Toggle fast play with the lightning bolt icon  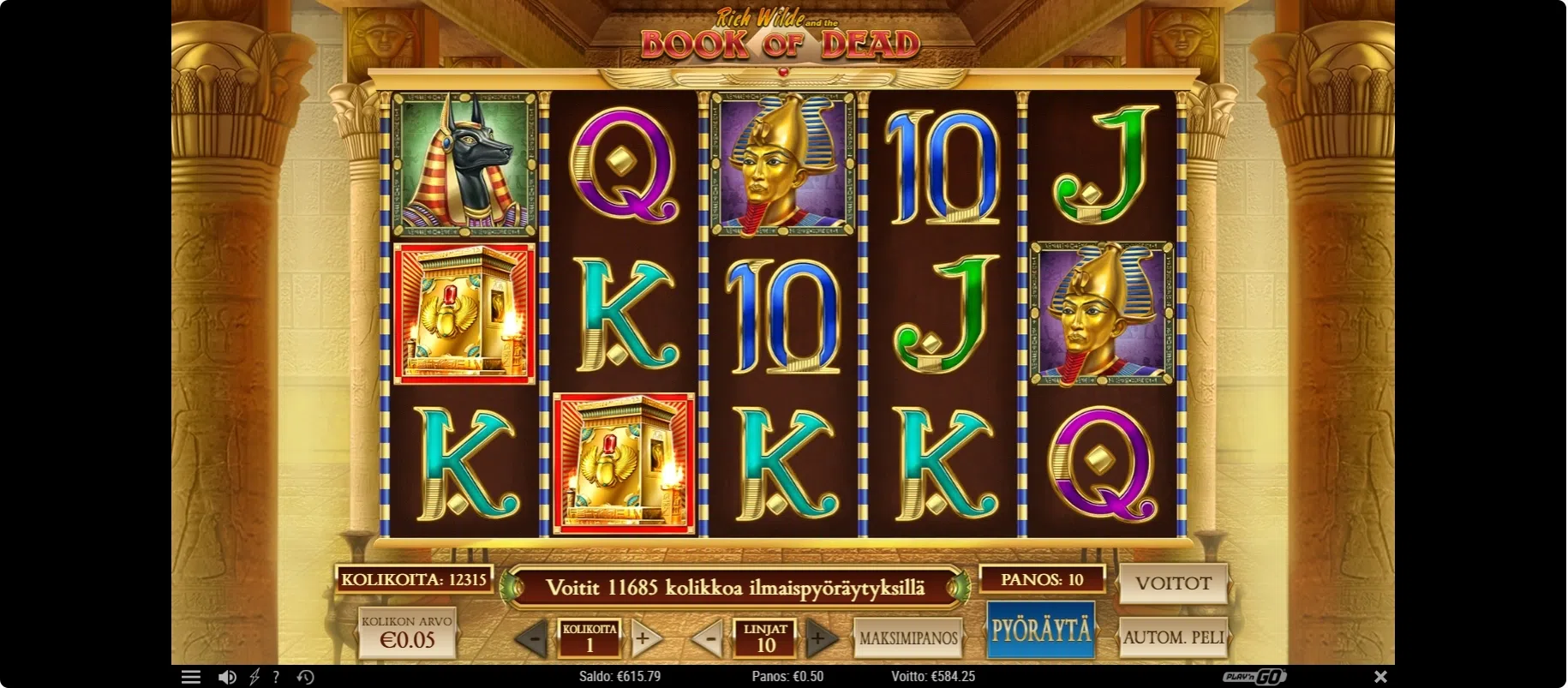point(254,677)
